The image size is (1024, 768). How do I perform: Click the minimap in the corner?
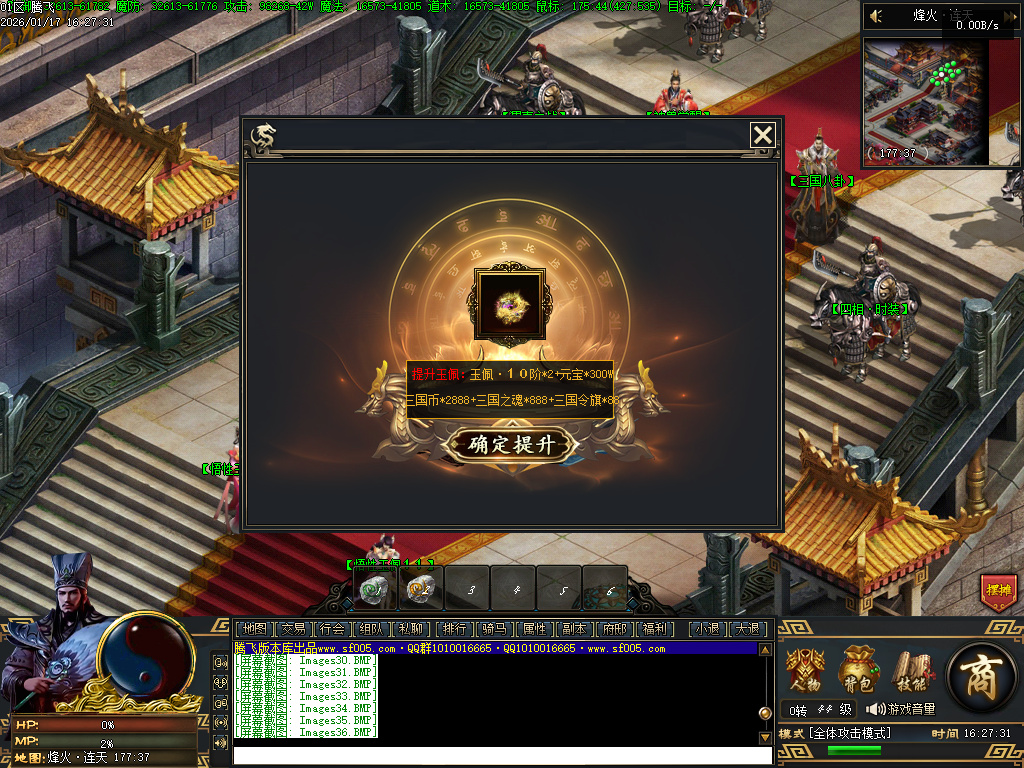(926, 100)
